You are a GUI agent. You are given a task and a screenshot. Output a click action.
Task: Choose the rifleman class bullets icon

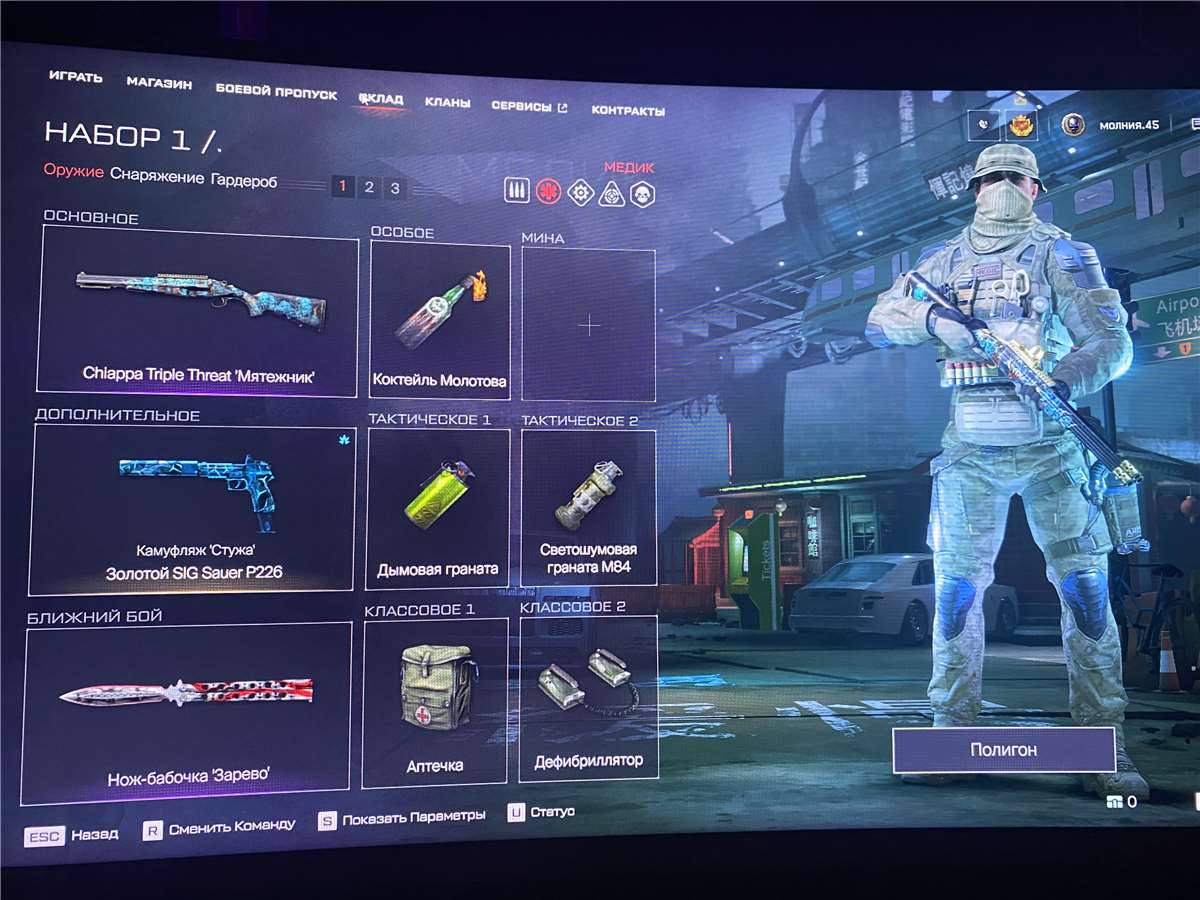tap(517, 190)
